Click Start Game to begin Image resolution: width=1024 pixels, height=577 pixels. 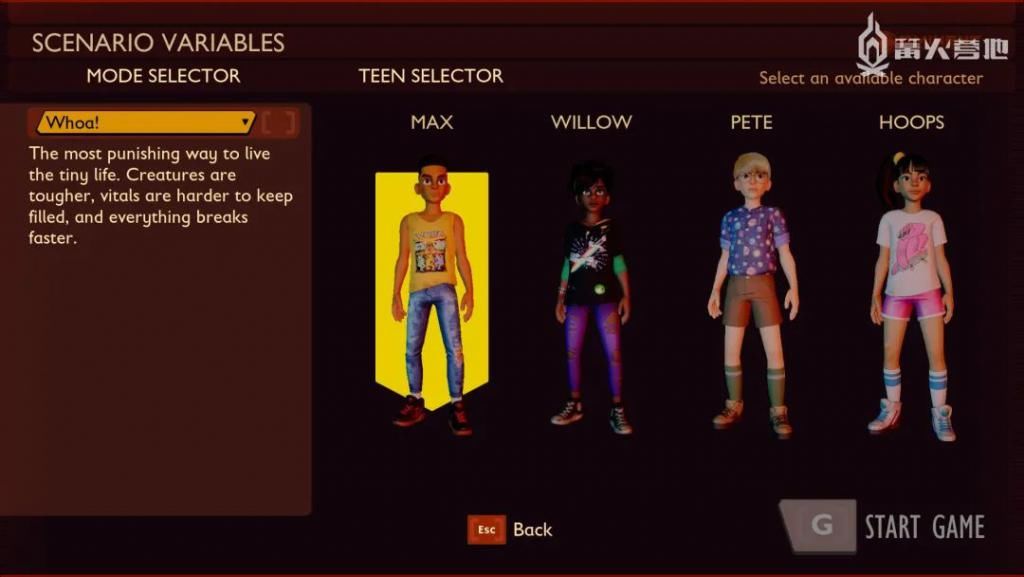coord(884,527)
